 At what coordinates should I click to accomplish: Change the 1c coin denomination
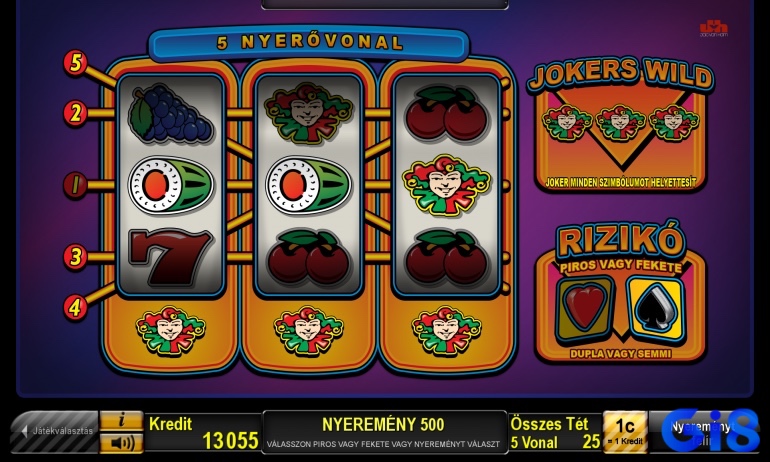pos(624,432)
